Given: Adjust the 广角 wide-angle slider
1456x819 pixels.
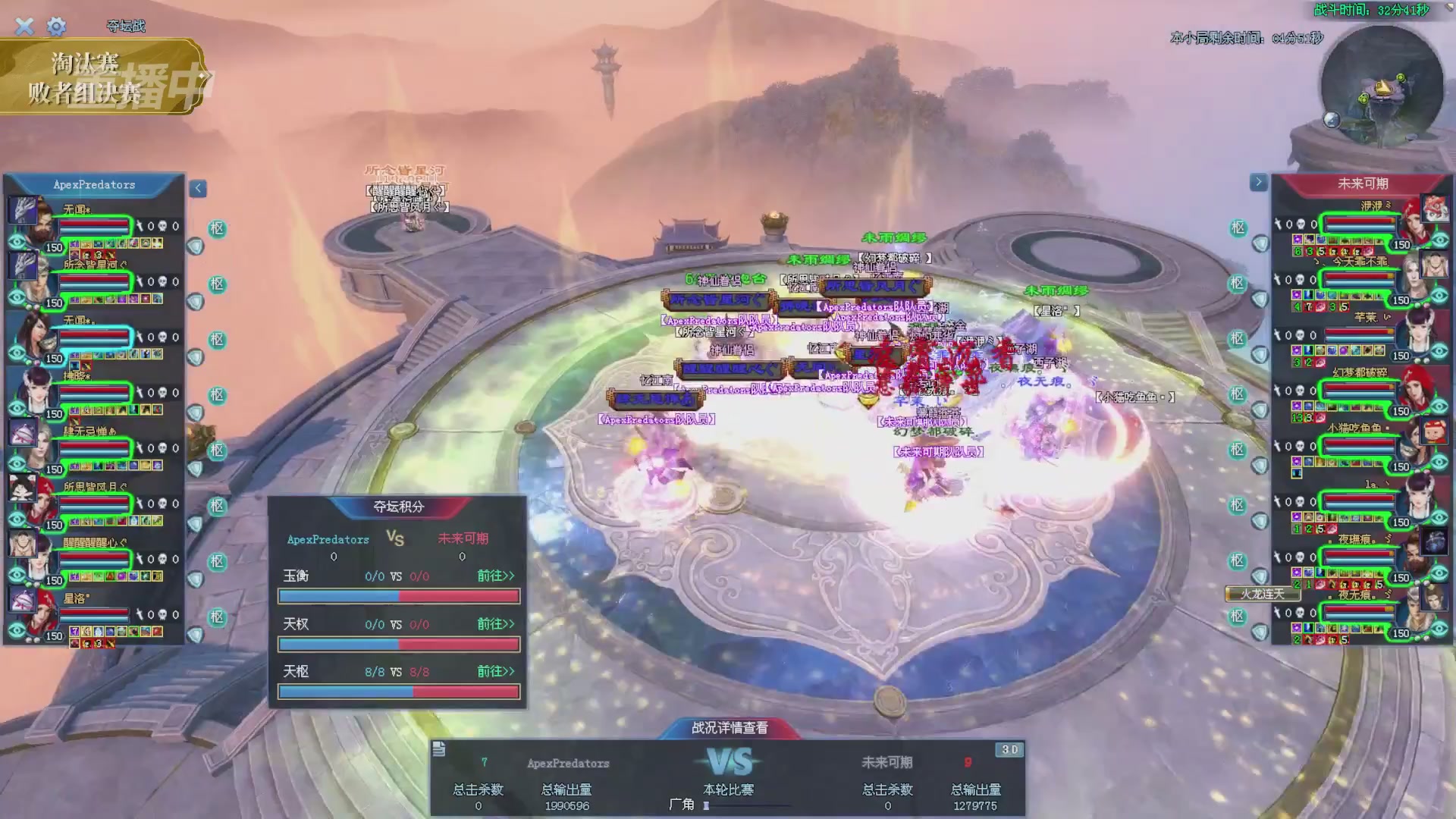Looking at the screenshot, I should [x=707, y=806].
